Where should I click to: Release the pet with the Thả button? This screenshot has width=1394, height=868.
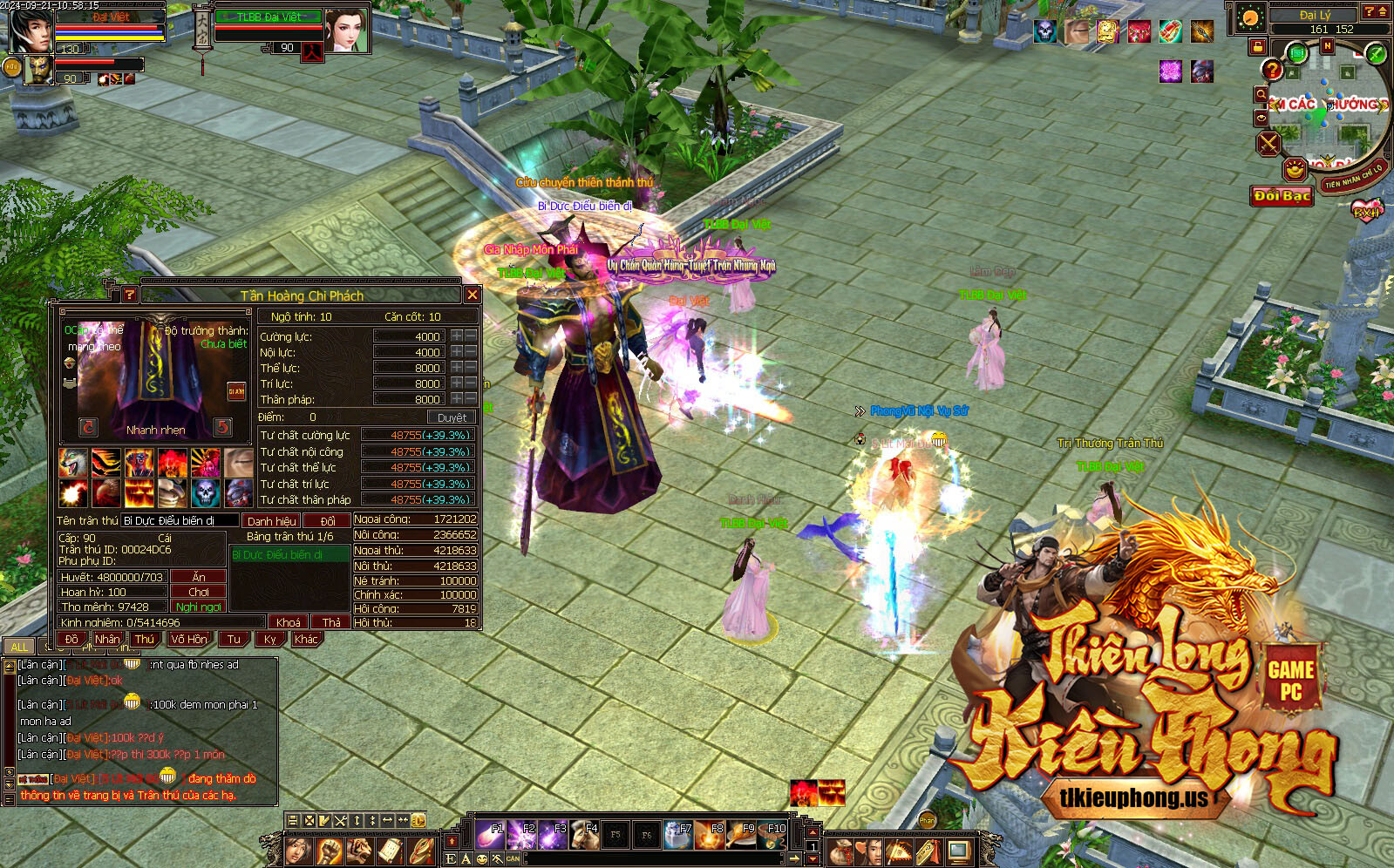pyautogui.click(x=331, y=622)
